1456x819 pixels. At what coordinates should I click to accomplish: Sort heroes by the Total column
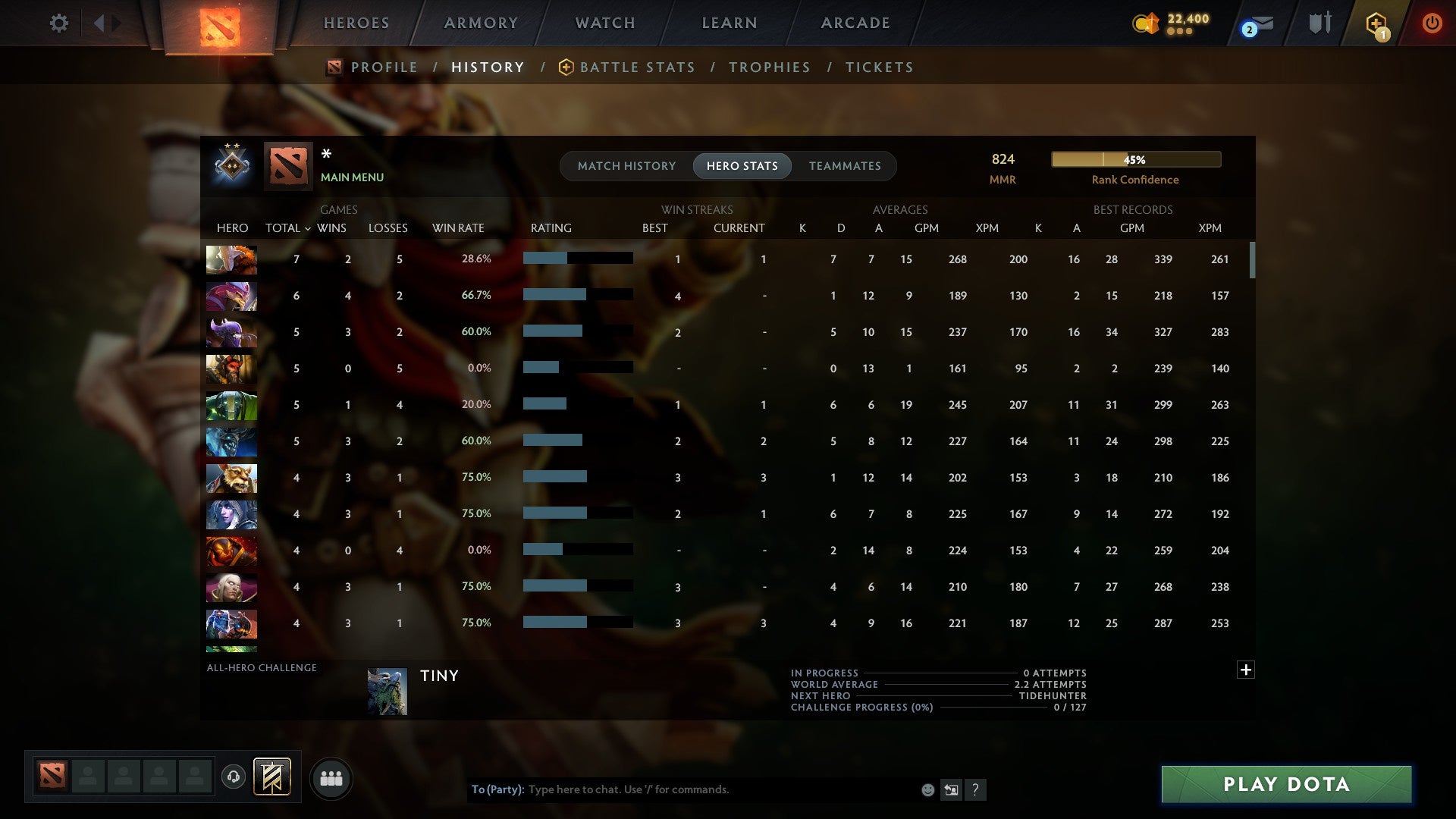[284, 227]
